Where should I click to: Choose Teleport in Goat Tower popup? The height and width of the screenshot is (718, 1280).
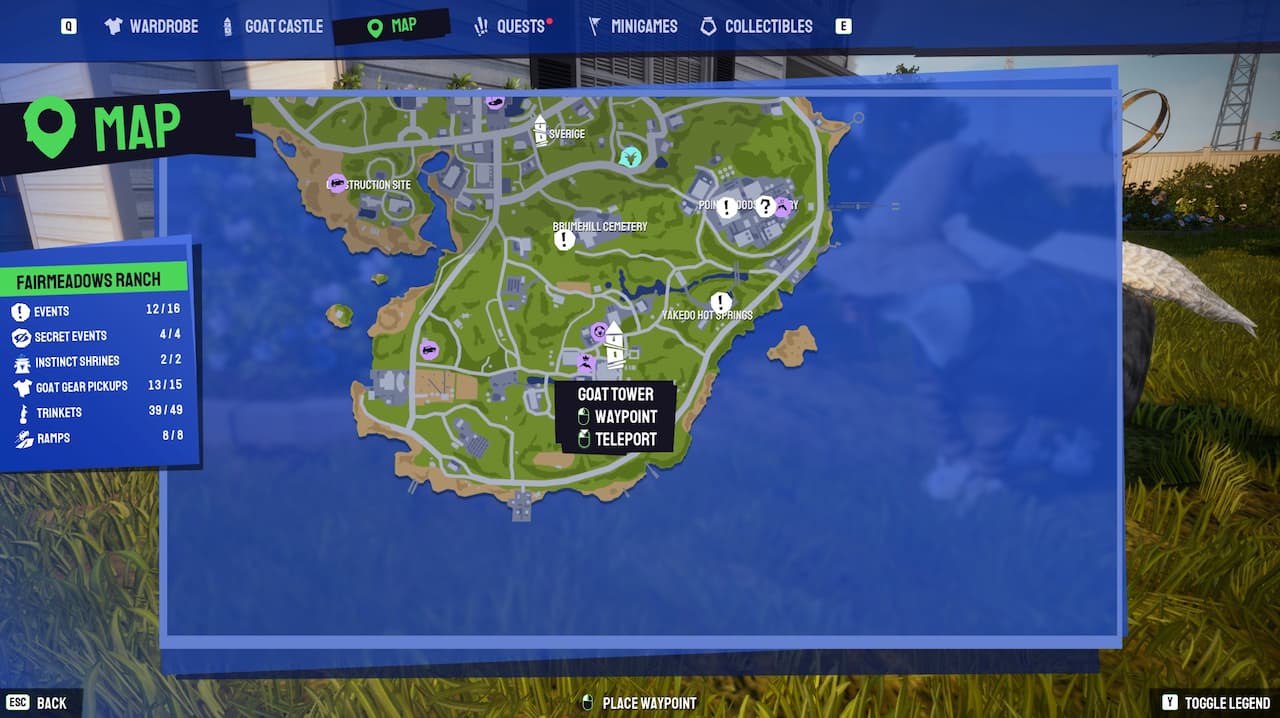[625, 439]
